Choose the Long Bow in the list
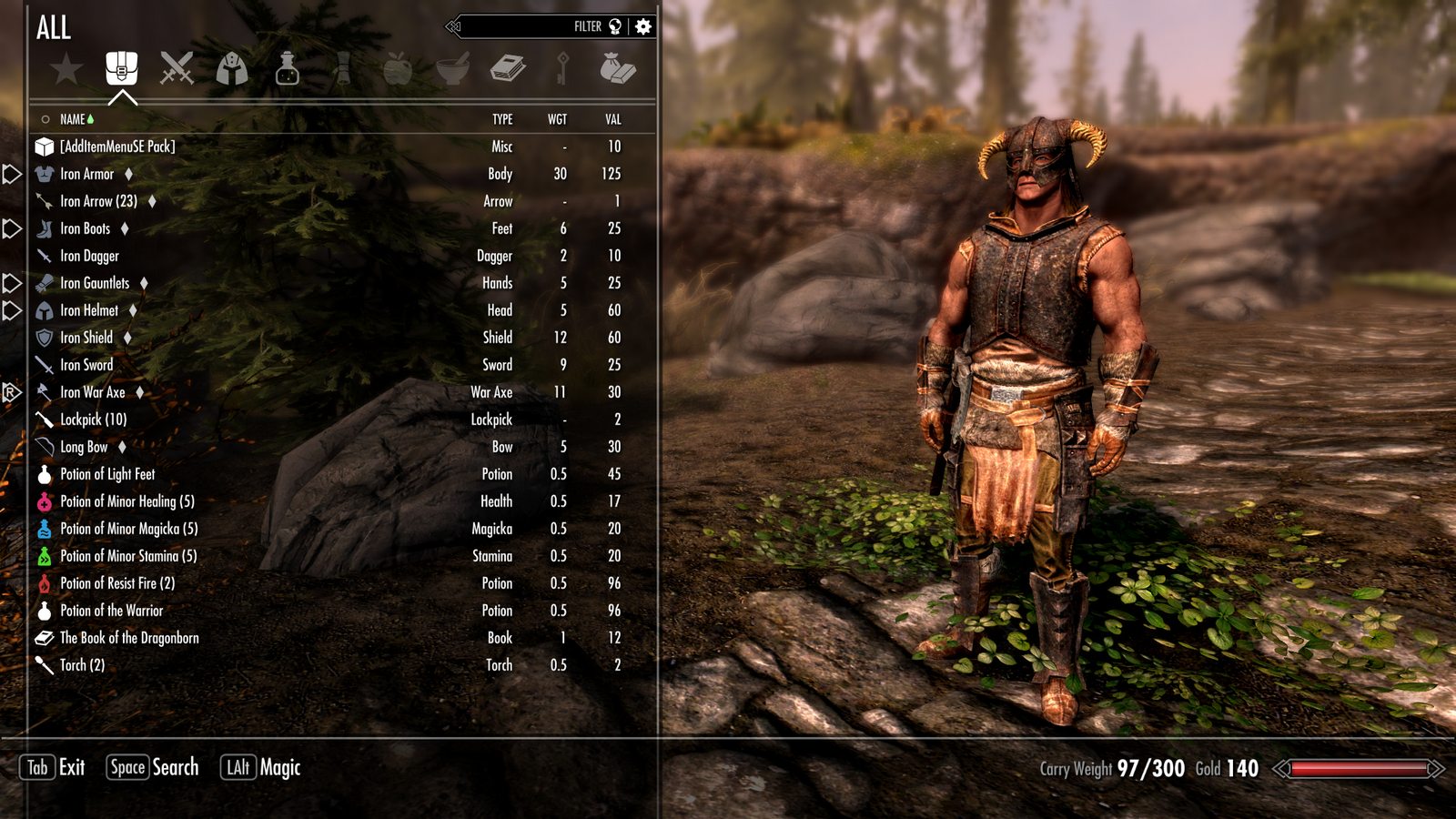1456x819 pixels. click(x=84, y=447)
